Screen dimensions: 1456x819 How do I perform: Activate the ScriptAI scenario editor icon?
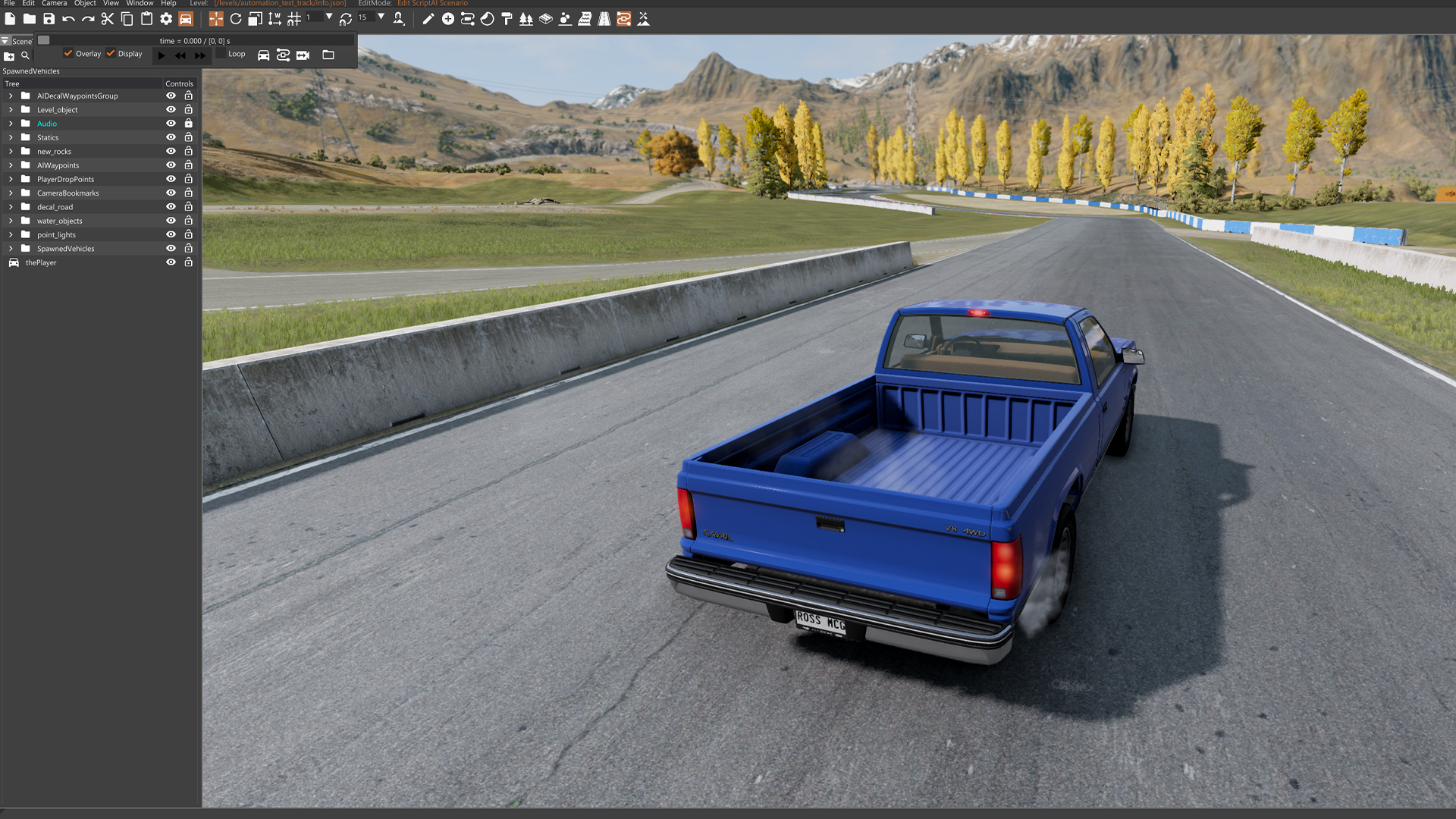[x=623, y=19]
